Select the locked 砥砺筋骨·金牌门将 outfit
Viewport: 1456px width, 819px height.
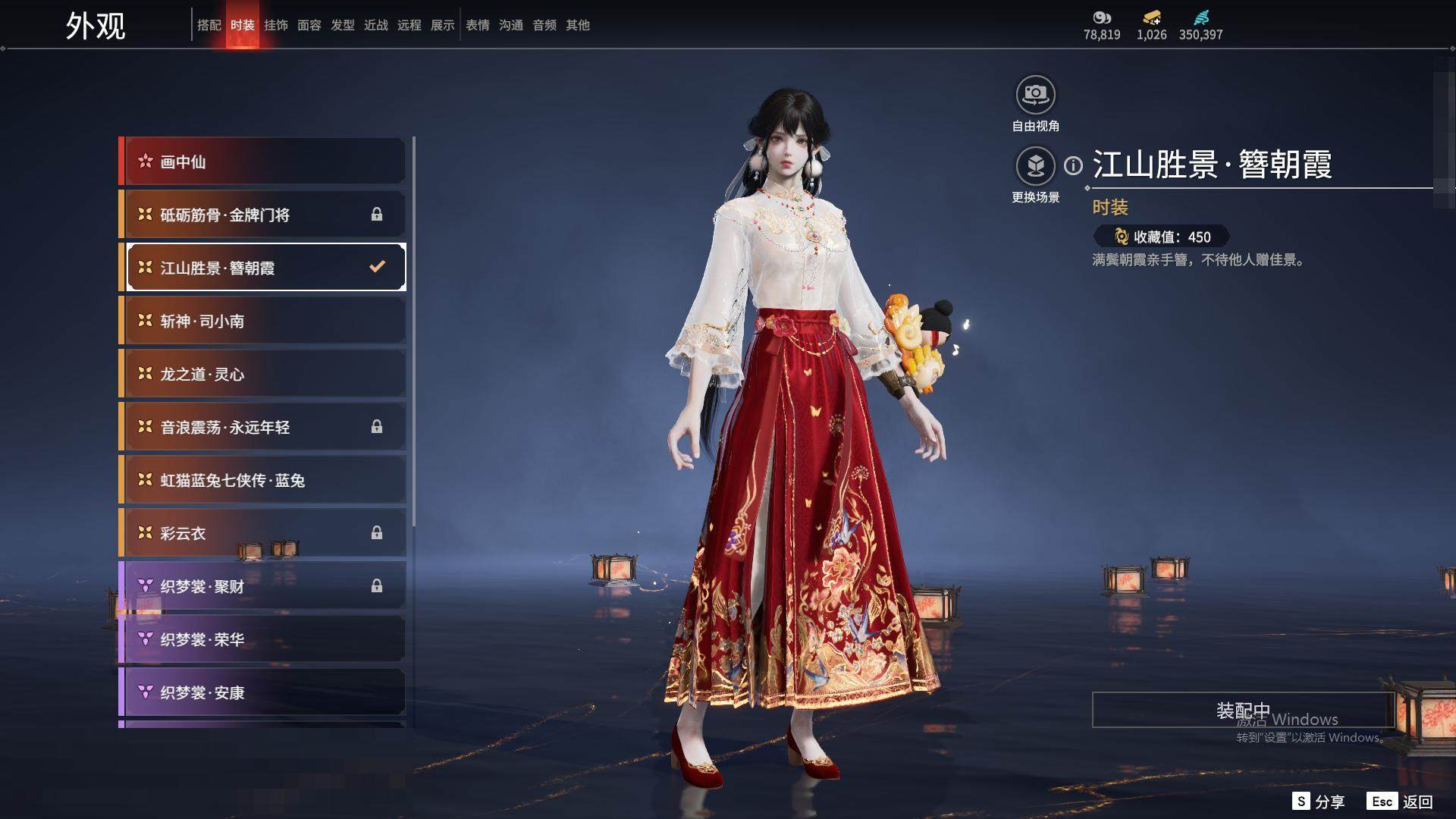264,215
